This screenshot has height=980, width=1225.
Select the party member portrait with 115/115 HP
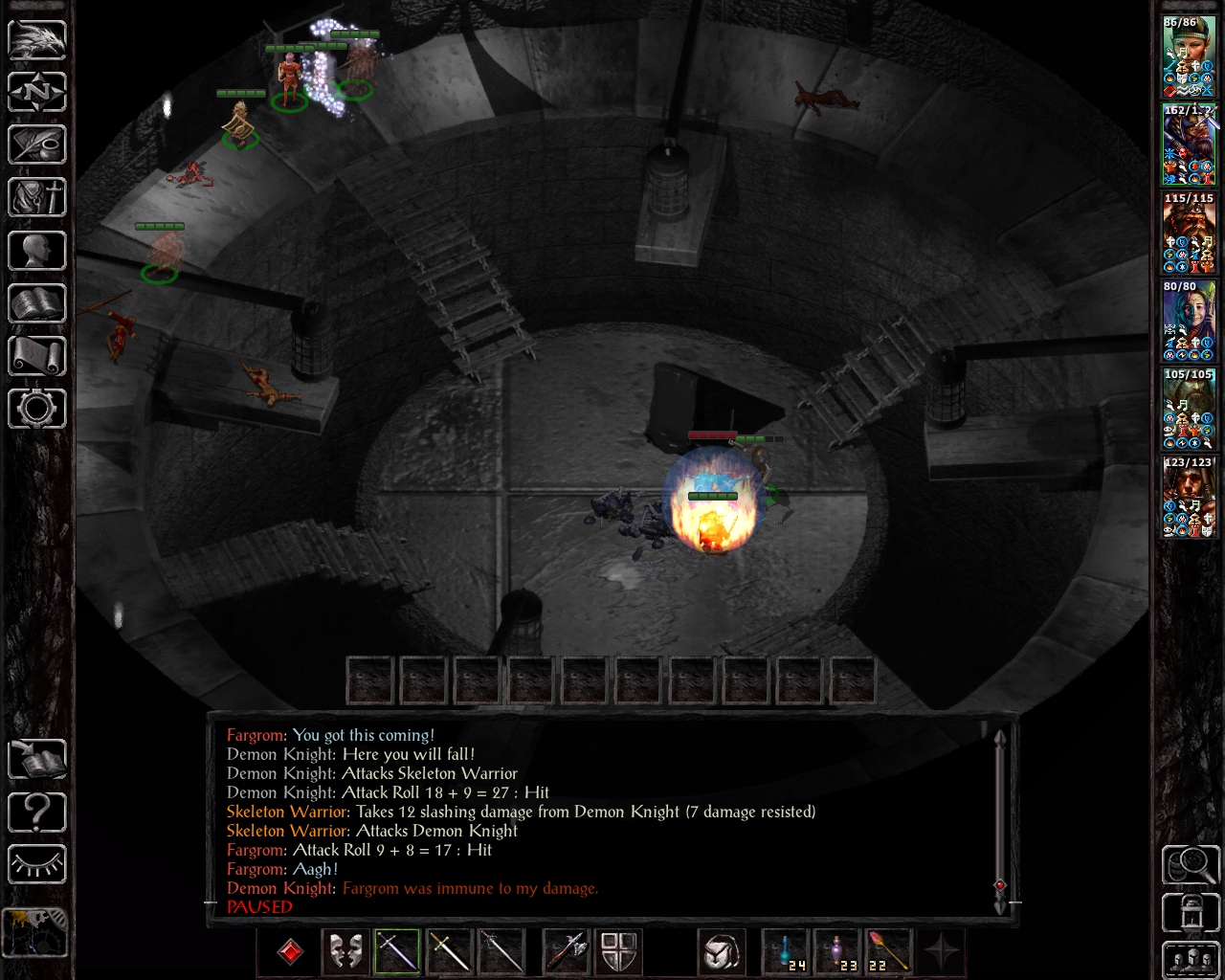click(1189, 233)
